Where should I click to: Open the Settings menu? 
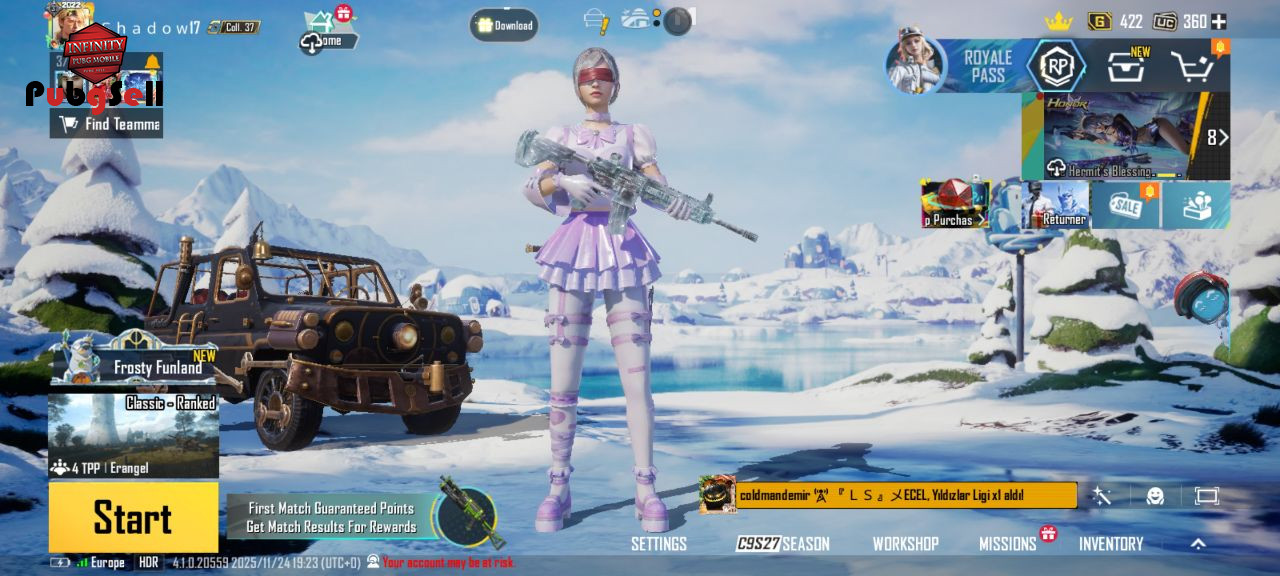tap(658, 544)
